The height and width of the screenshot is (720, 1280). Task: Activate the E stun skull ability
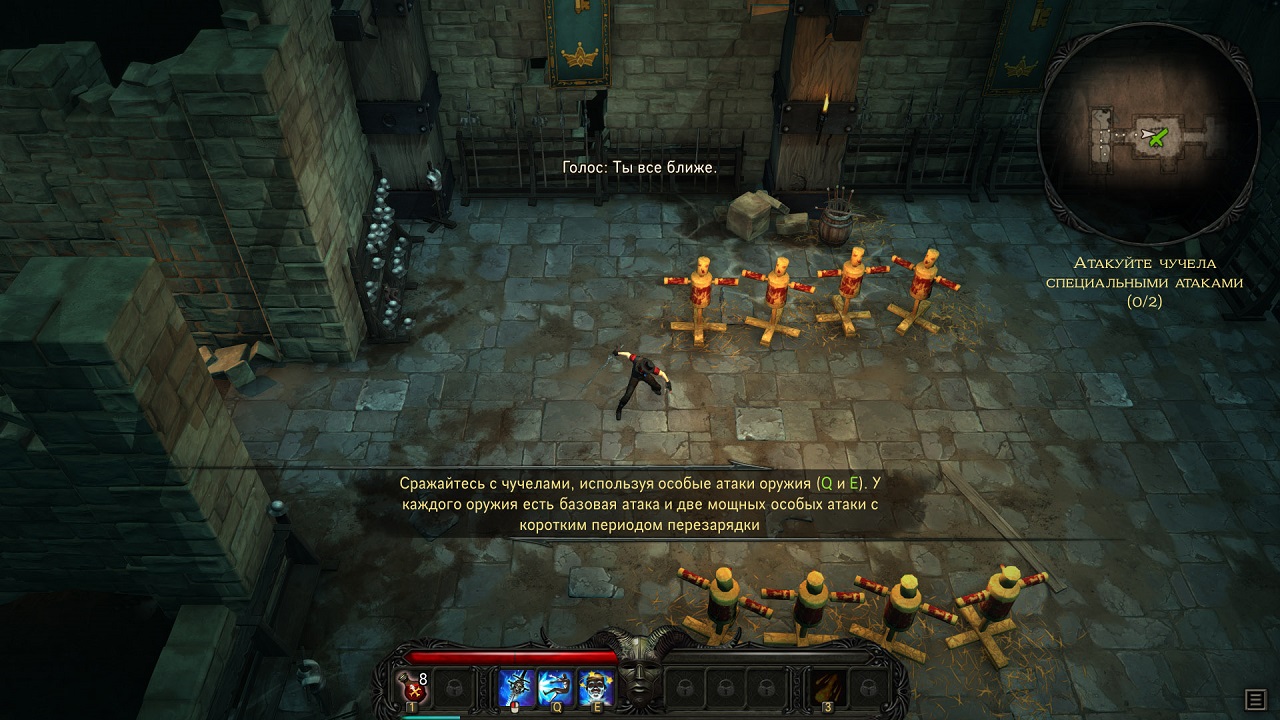595,687
